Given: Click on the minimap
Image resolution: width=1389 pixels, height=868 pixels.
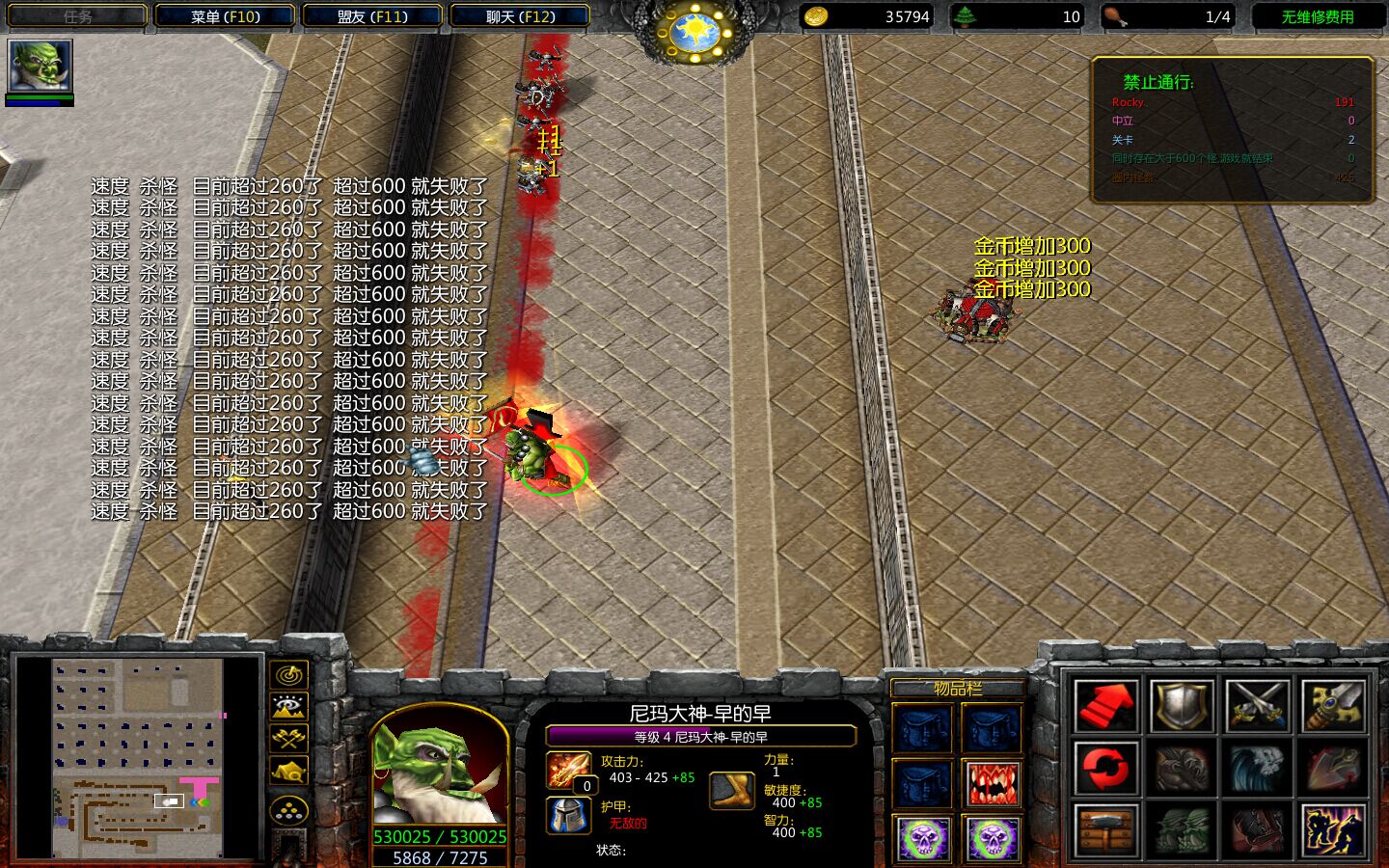Looking at the screenshot, I should point(138,758).
